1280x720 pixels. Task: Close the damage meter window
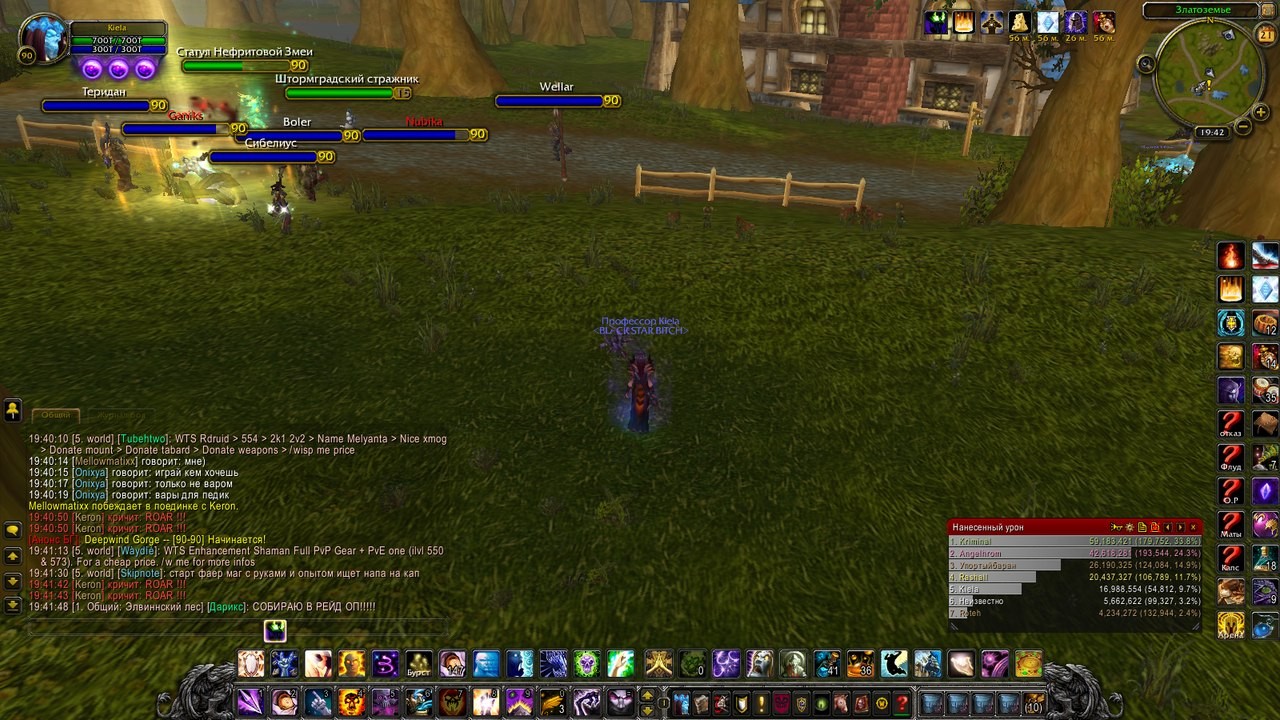1193,527
